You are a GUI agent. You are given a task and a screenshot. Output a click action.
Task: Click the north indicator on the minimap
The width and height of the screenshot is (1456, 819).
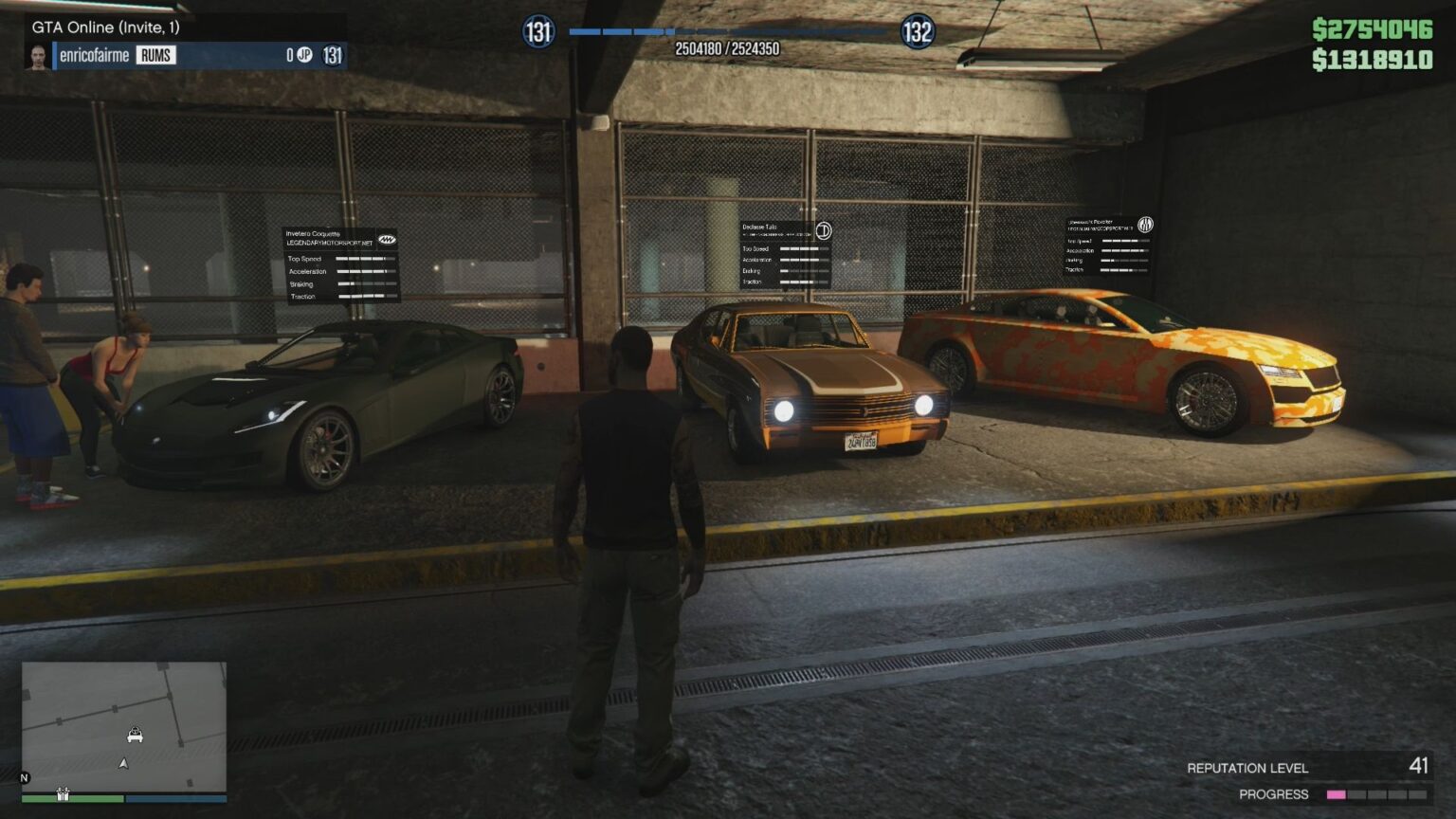25,778
